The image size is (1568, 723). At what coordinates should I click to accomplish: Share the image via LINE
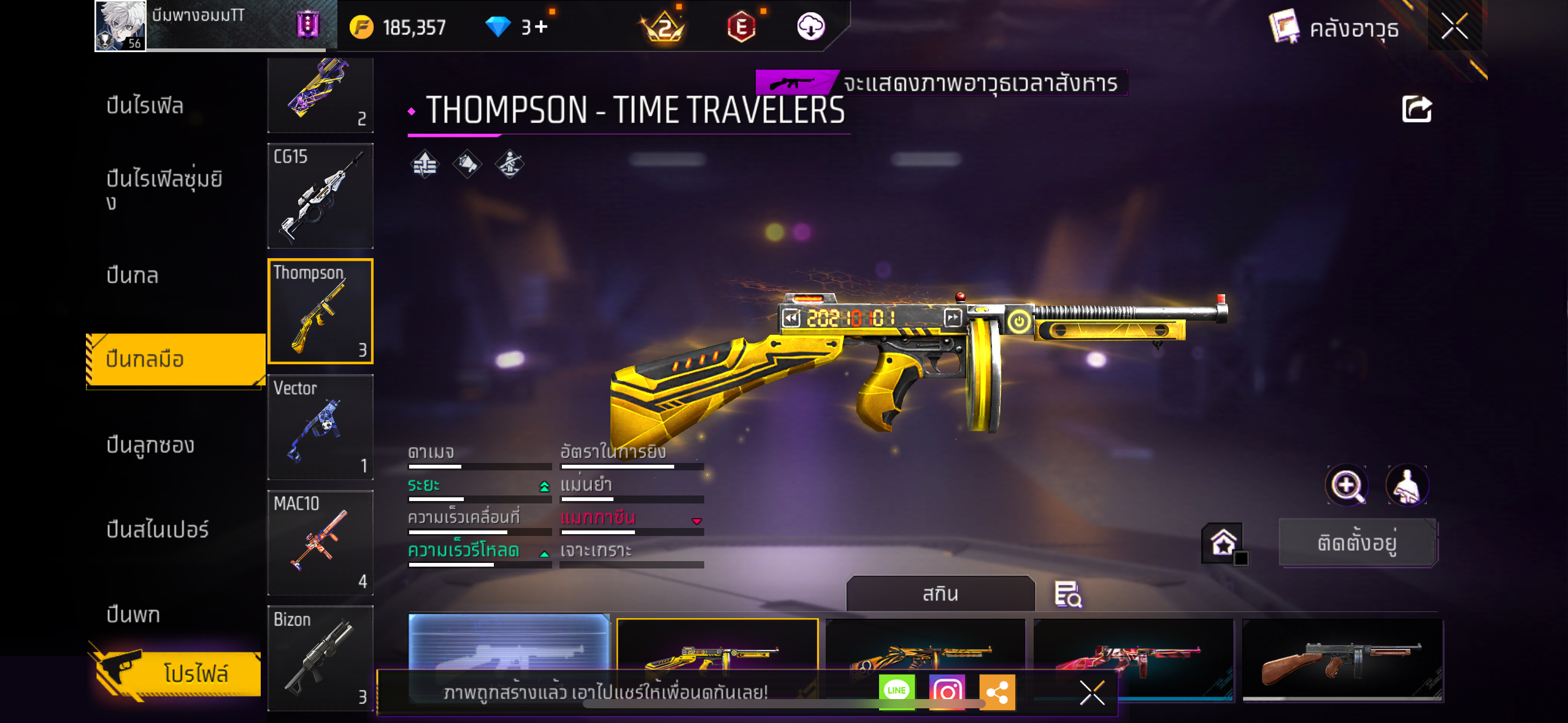(896, 691)
